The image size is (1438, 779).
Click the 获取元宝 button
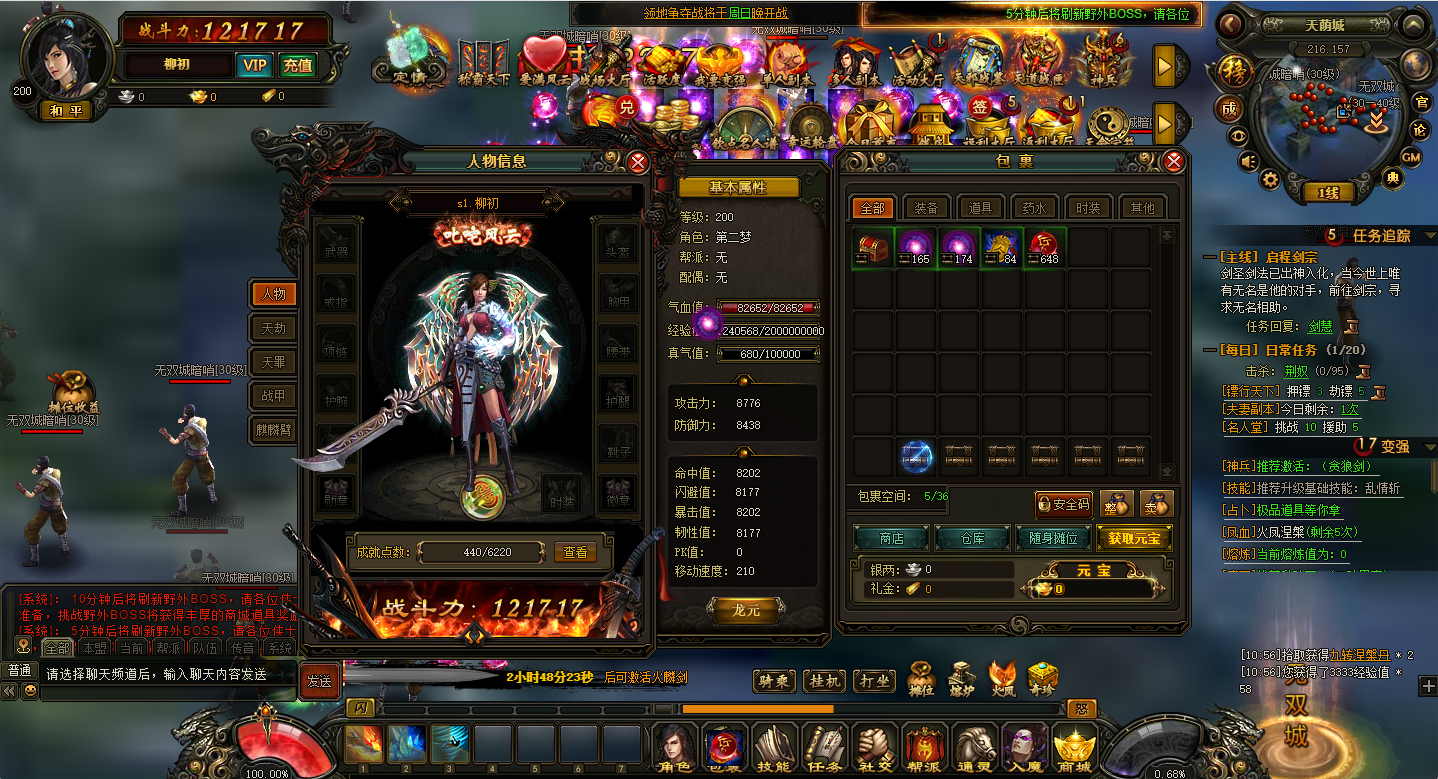tap(1133, 538)
